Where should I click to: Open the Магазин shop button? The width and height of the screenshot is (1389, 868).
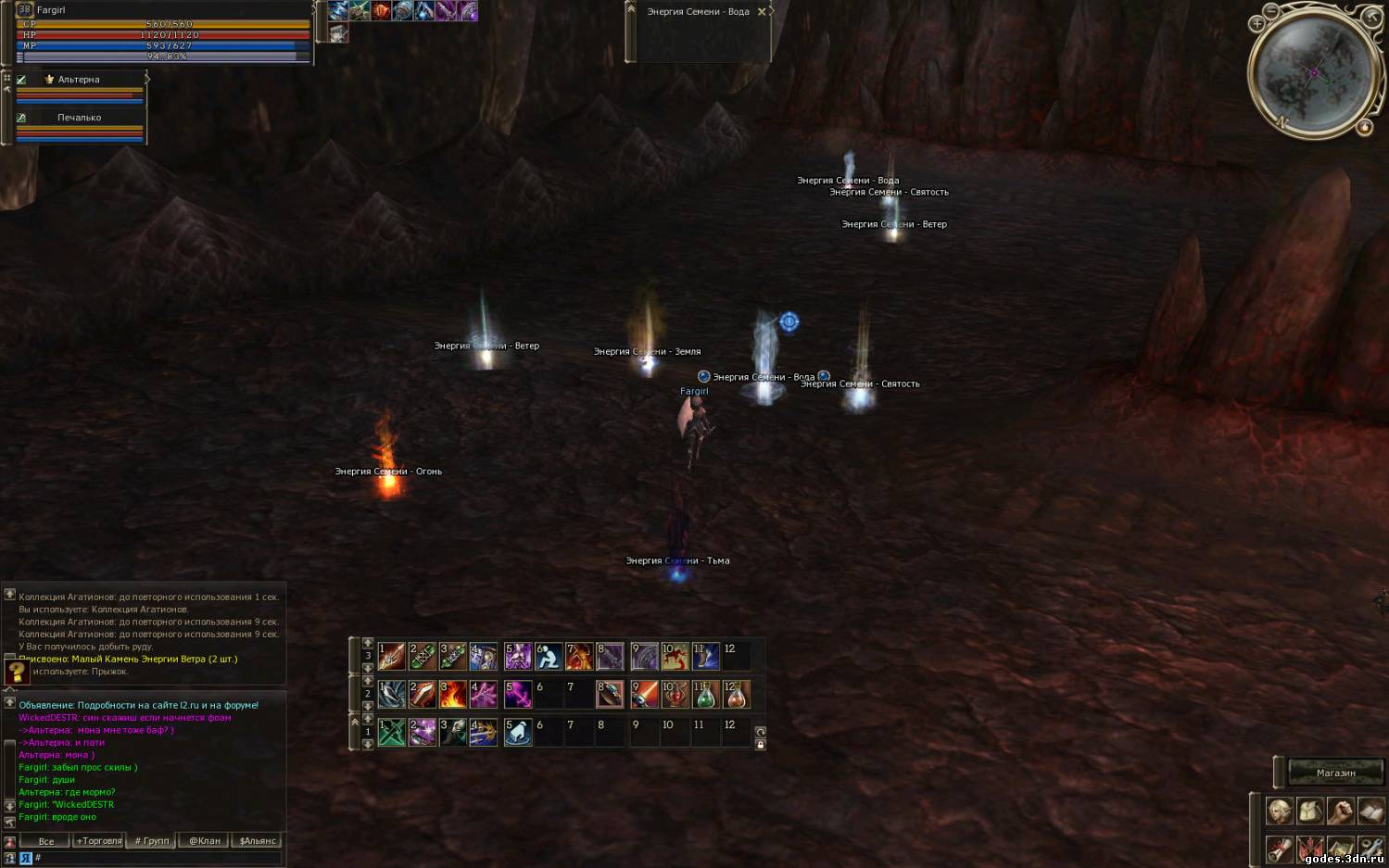(x=1335, y=773)
